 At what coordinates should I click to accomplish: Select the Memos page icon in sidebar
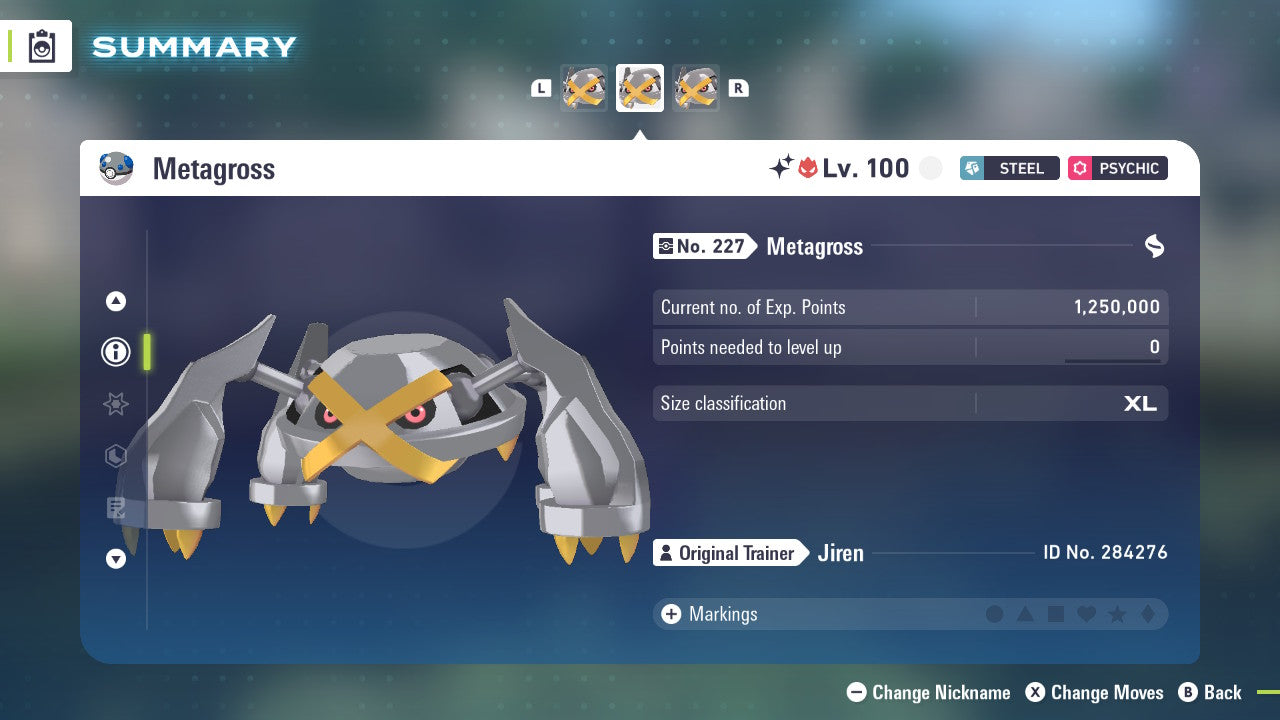115,508
